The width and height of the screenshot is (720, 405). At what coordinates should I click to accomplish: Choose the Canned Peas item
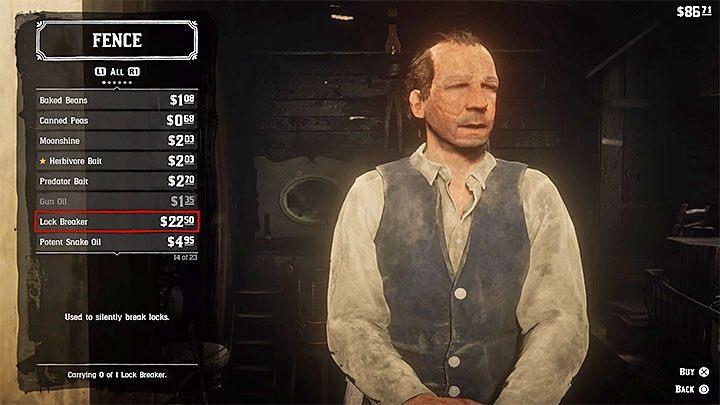tap(116, 121)
